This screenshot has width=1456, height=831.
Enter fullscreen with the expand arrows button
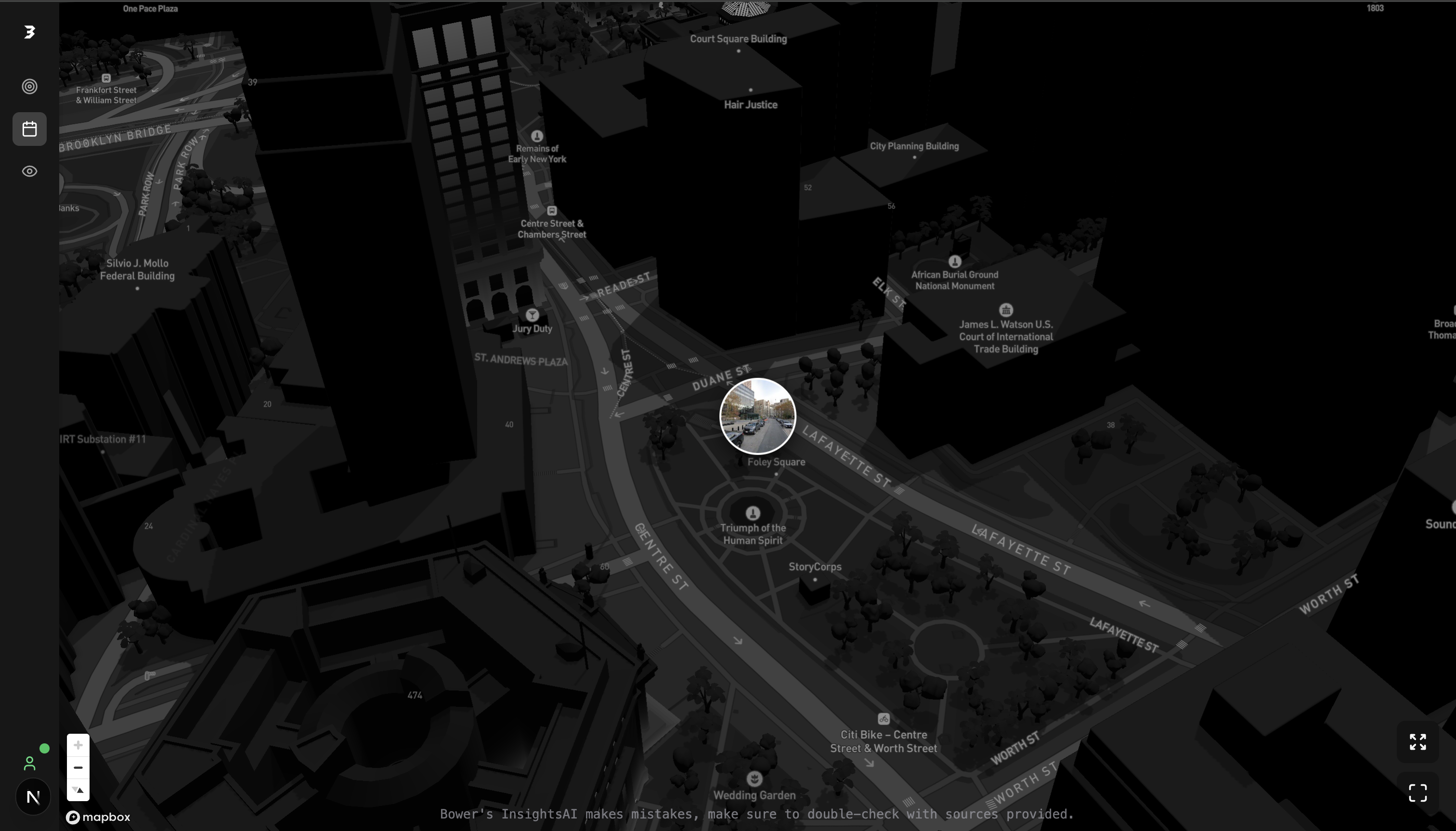pyautogui.click(x=1418, y=741)
